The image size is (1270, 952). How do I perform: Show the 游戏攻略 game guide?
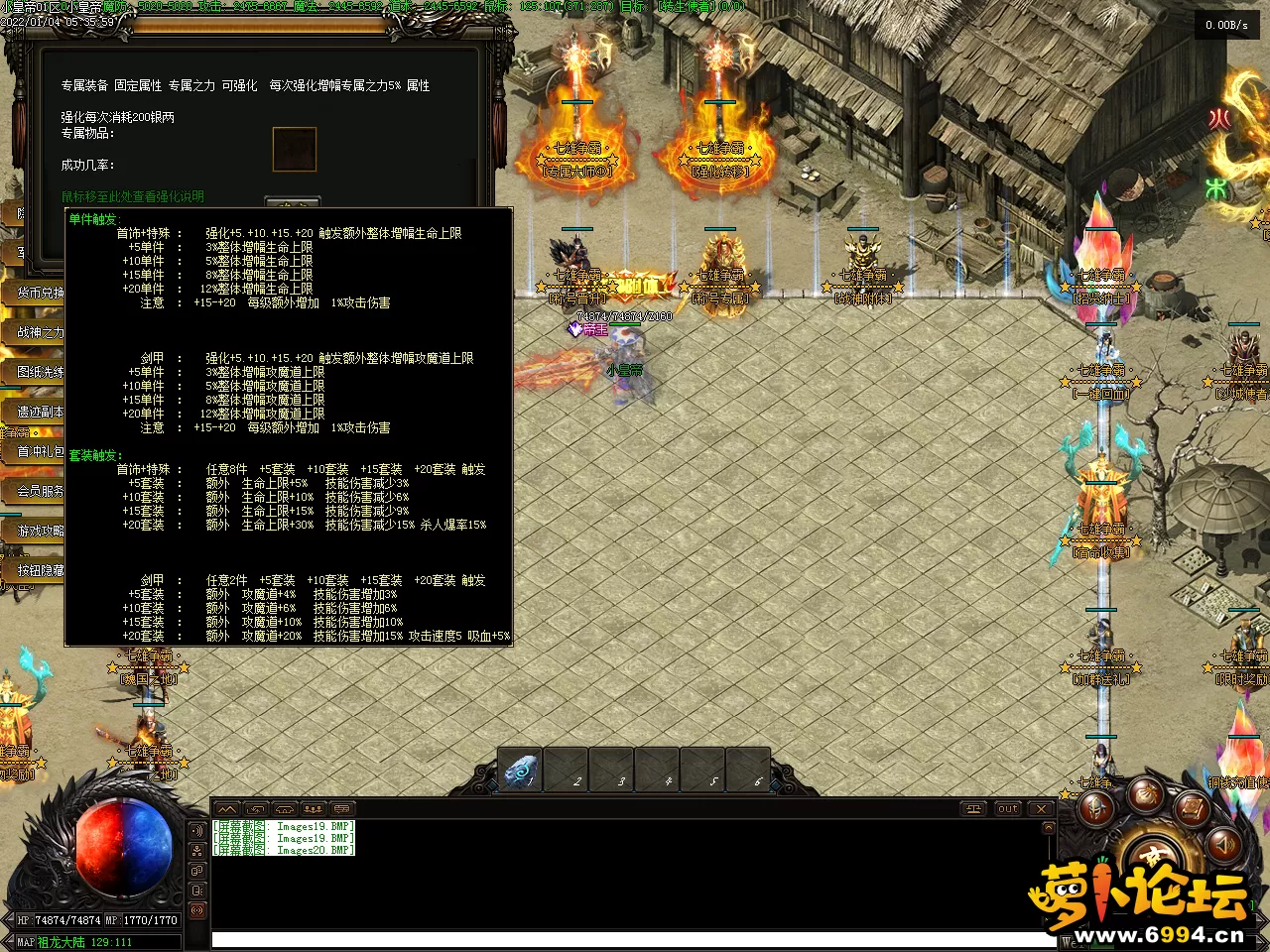click(x=38, y=531)
